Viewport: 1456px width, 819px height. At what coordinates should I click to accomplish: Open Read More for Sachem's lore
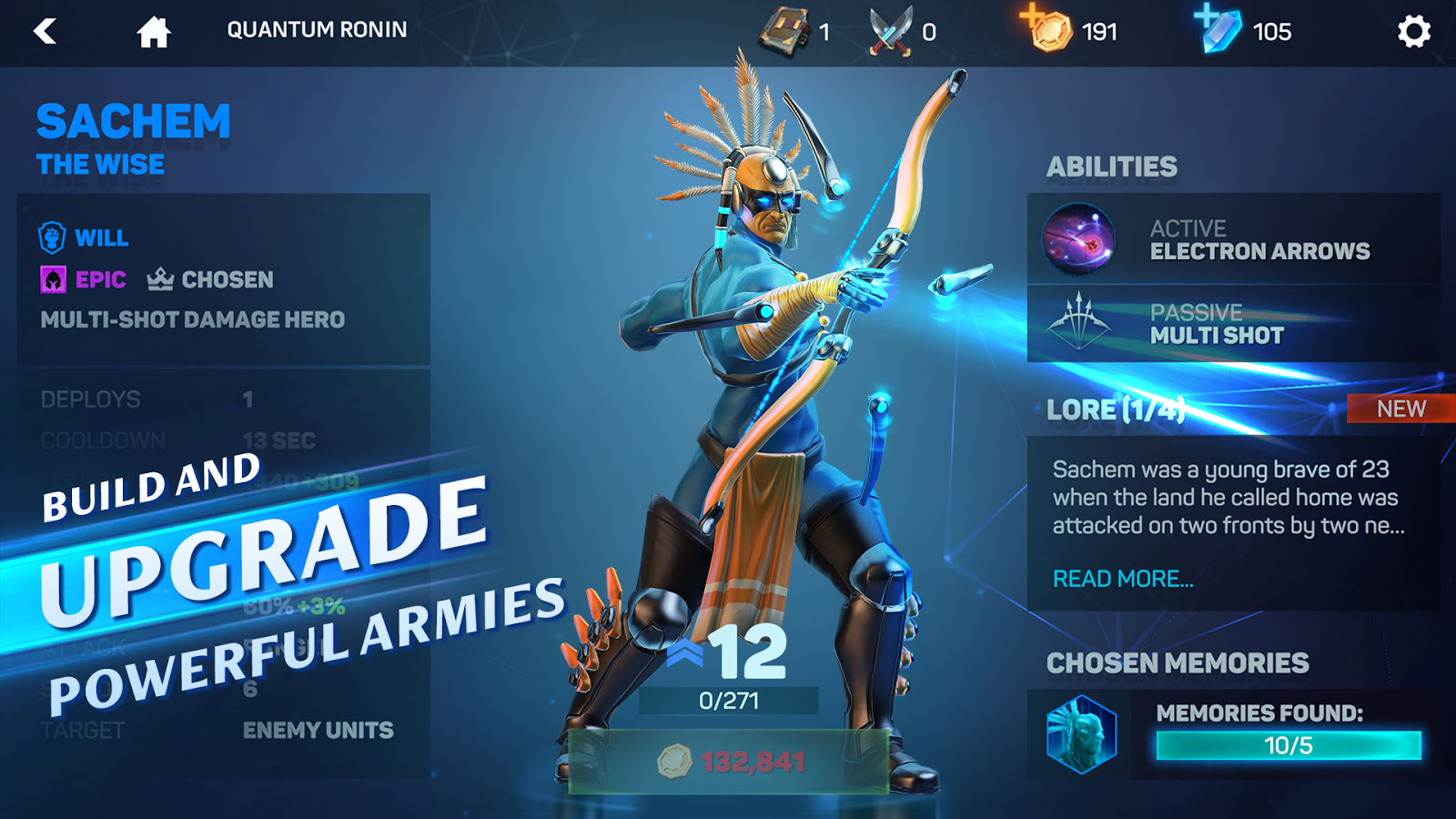click(1123, 579)
